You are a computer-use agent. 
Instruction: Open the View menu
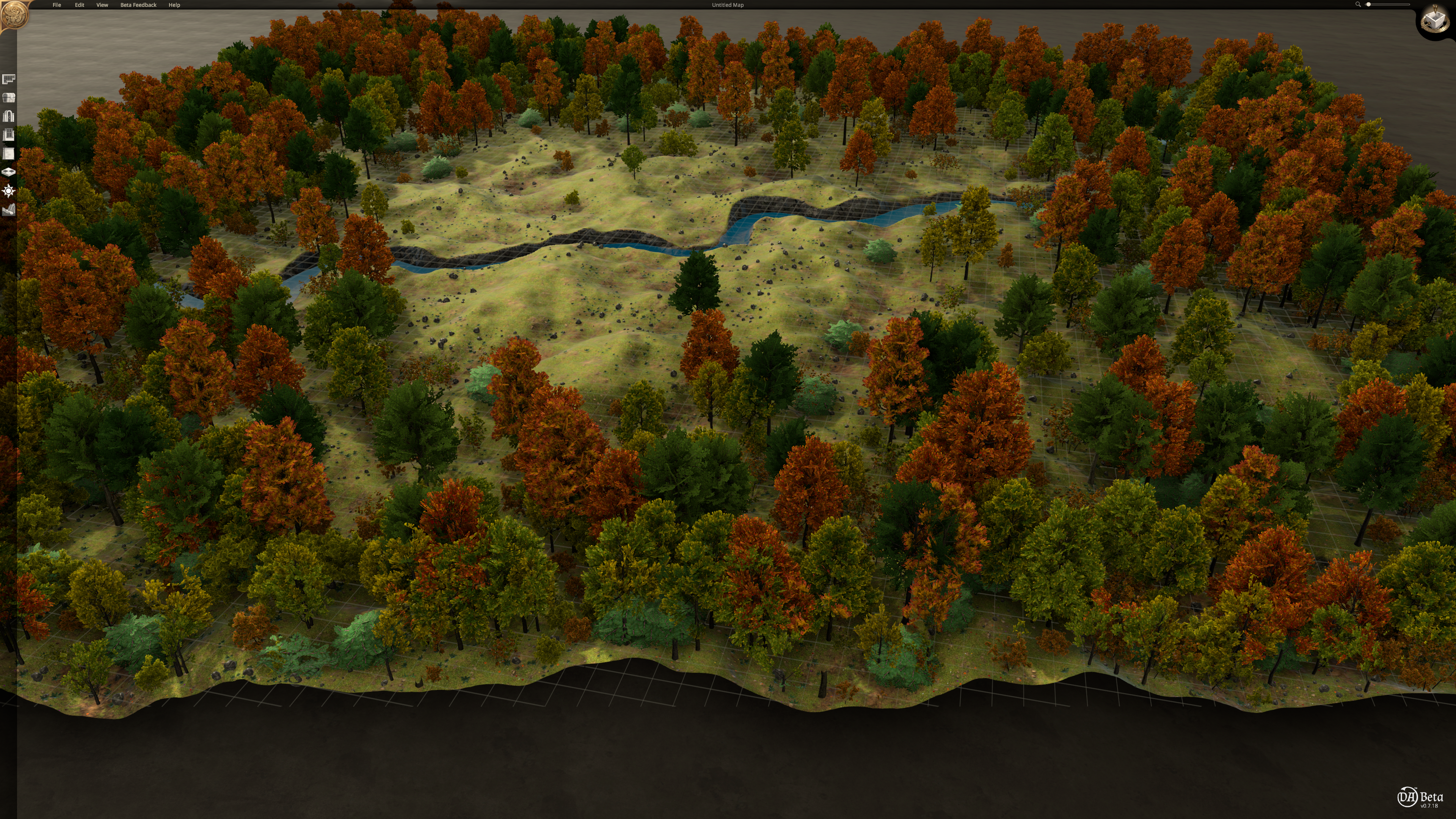point(102,5)
